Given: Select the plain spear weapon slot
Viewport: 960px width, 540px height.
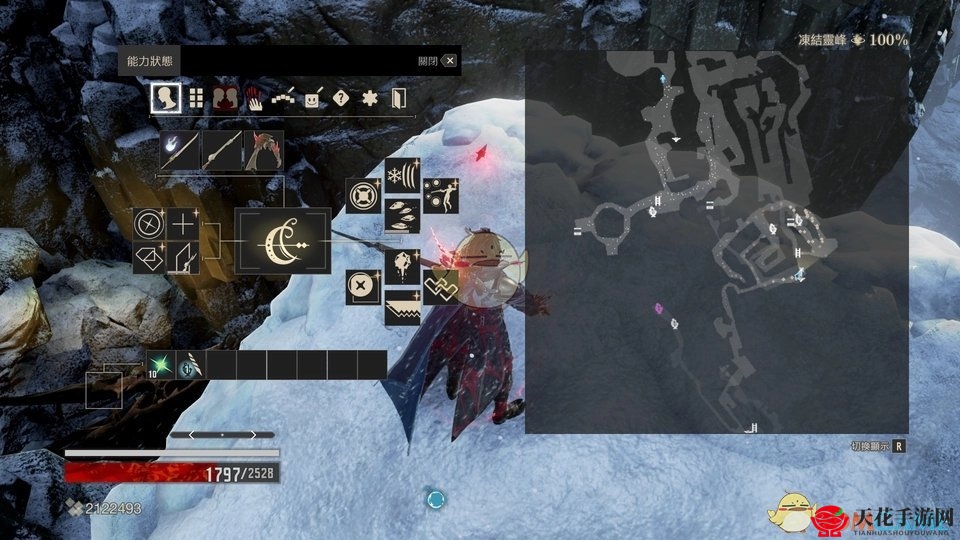Looking at the screenshot, I should (222, 151).
